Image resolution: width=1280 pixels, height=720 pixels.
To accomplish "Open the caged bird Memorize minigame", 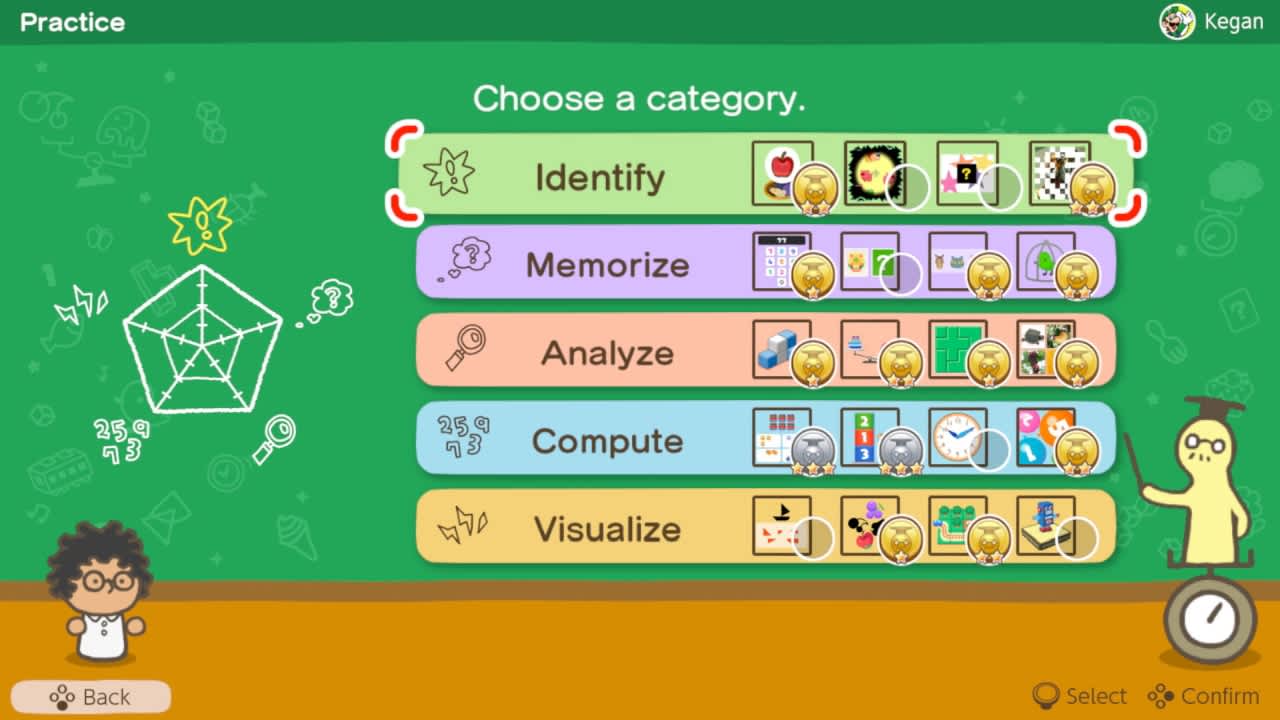I will pos(1046,262).
